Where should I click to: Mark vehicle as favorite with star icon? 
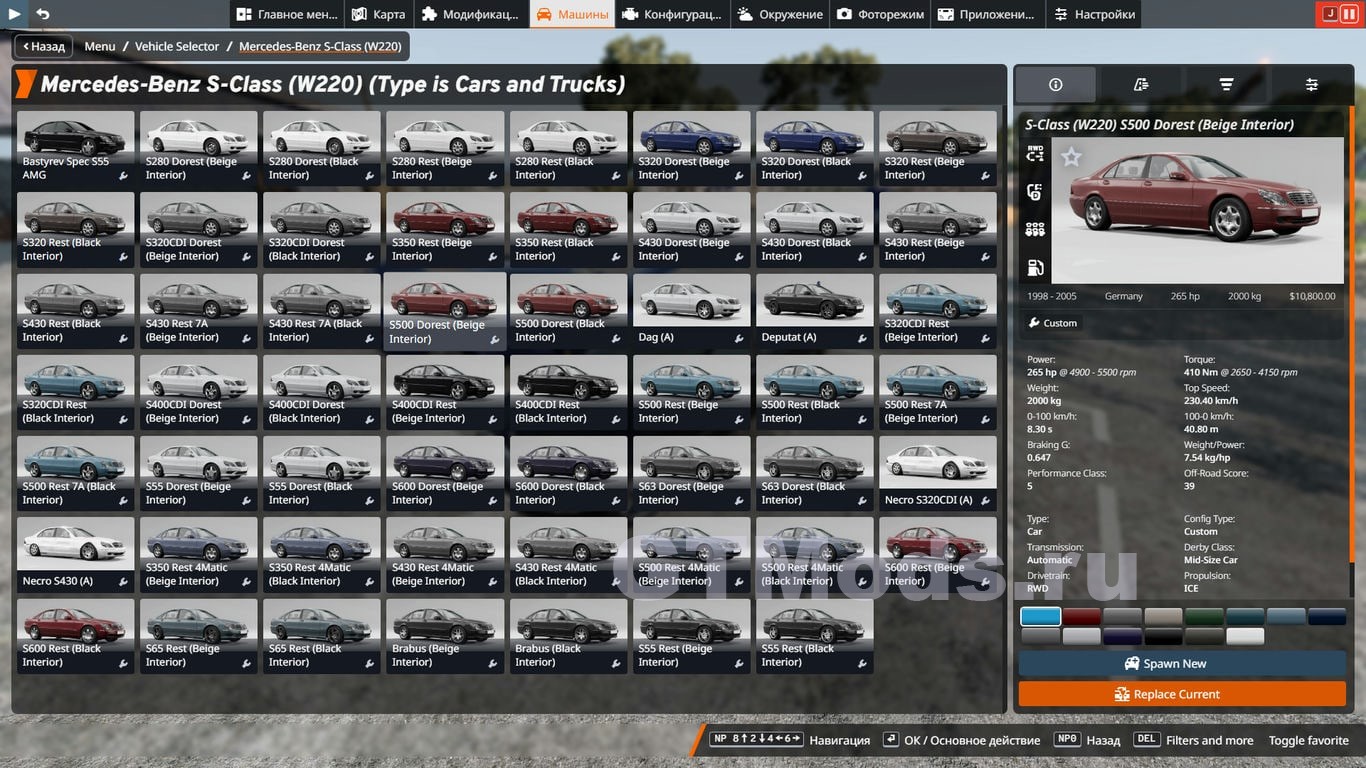1071,157
